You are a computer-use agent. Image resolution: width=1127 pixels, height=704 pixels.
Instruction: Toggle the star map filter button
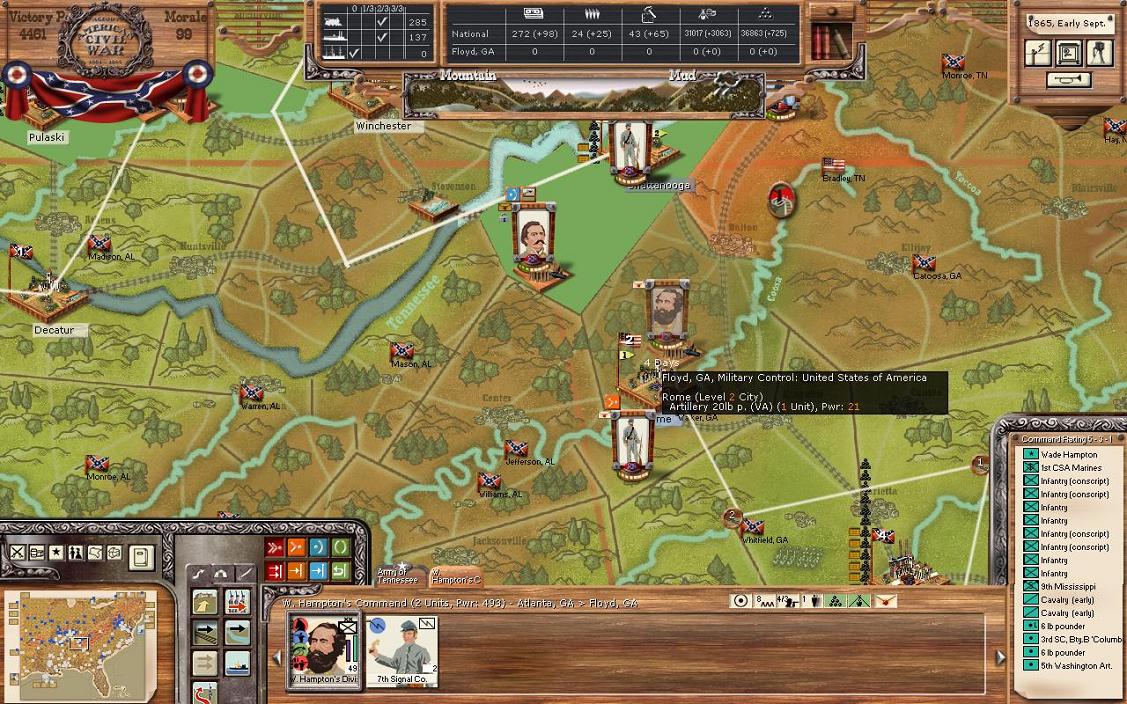pyautogui.click(x=57, y=553)
